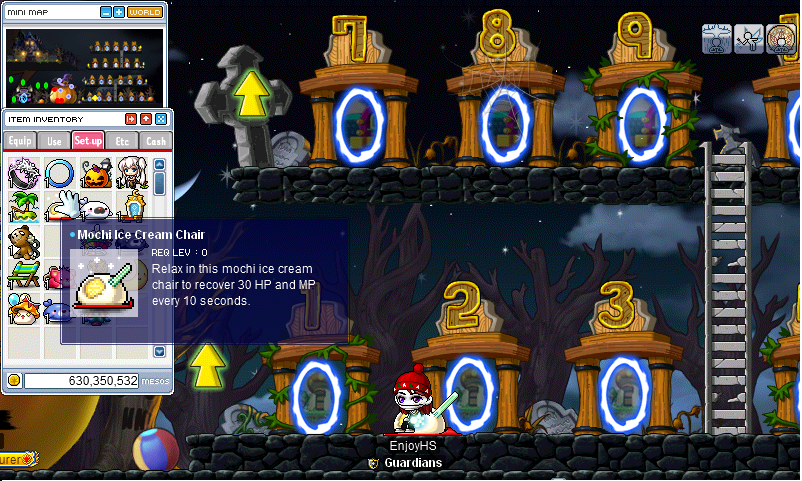Select the green striped beach chair

tap(23, 274)
